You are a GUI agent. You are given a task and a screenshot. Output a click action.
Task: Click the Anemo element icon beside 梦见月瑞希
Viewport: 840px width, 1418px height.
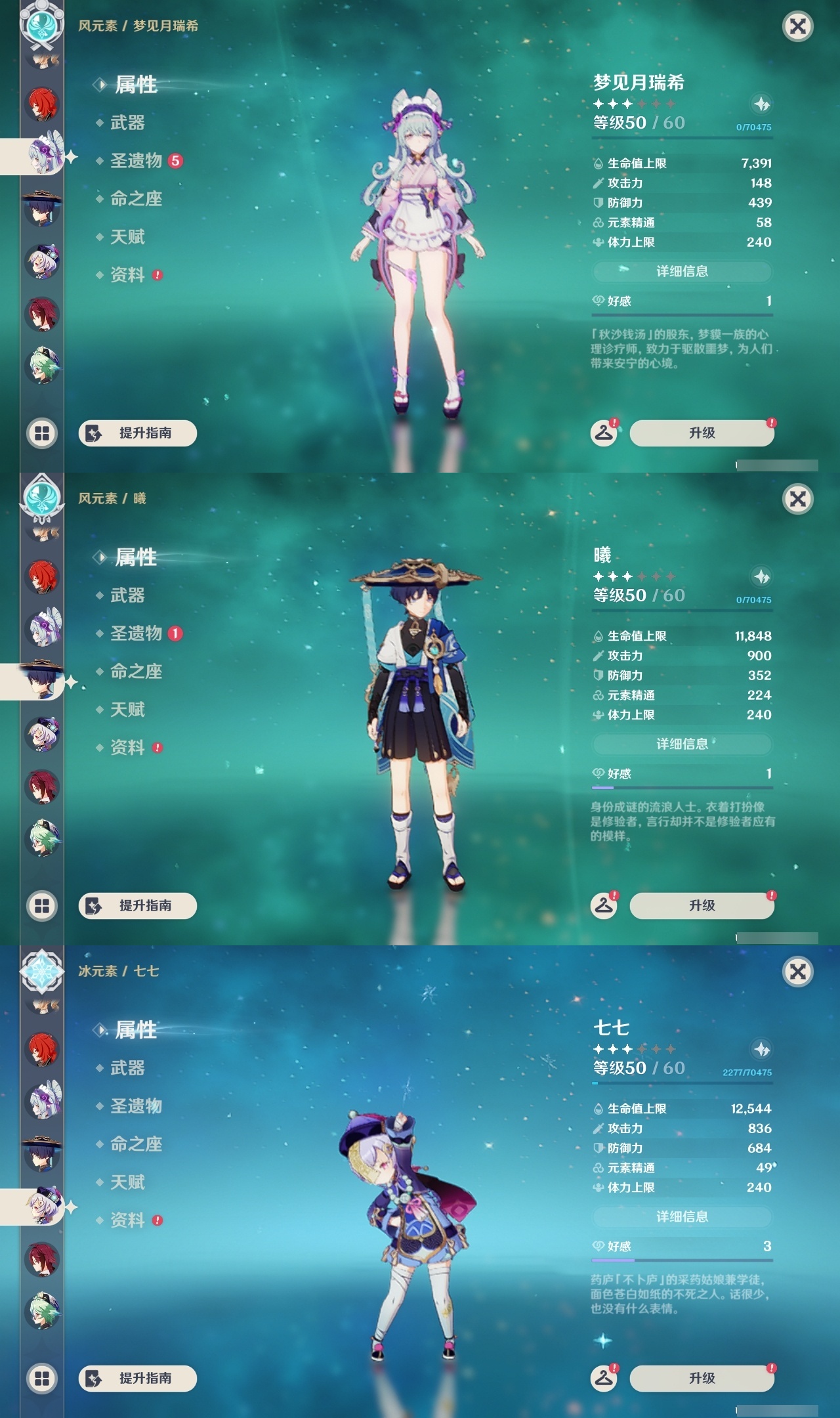pyautogui.click(x=41, y=26)
